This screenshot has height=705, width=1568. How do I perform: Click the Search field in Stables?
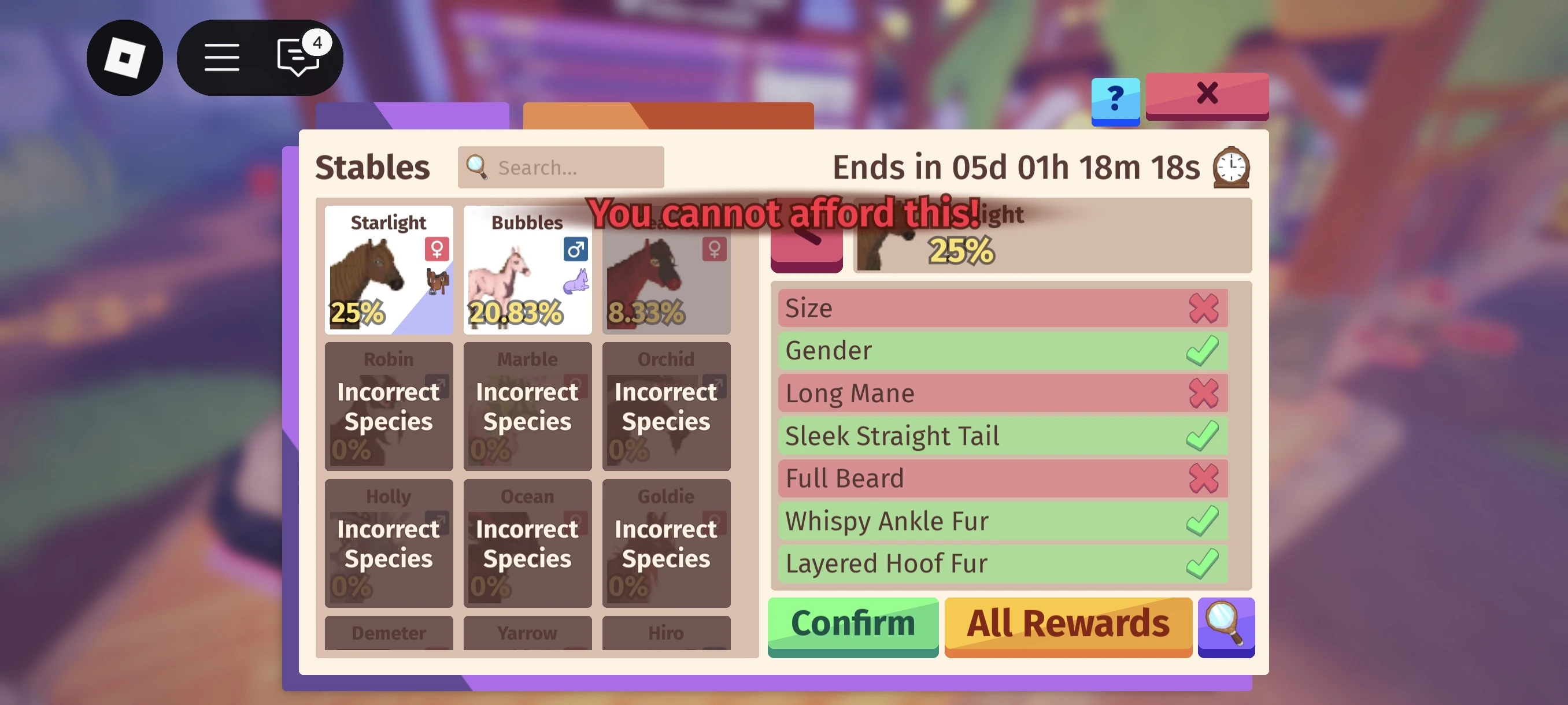click(x=560, y=167)
